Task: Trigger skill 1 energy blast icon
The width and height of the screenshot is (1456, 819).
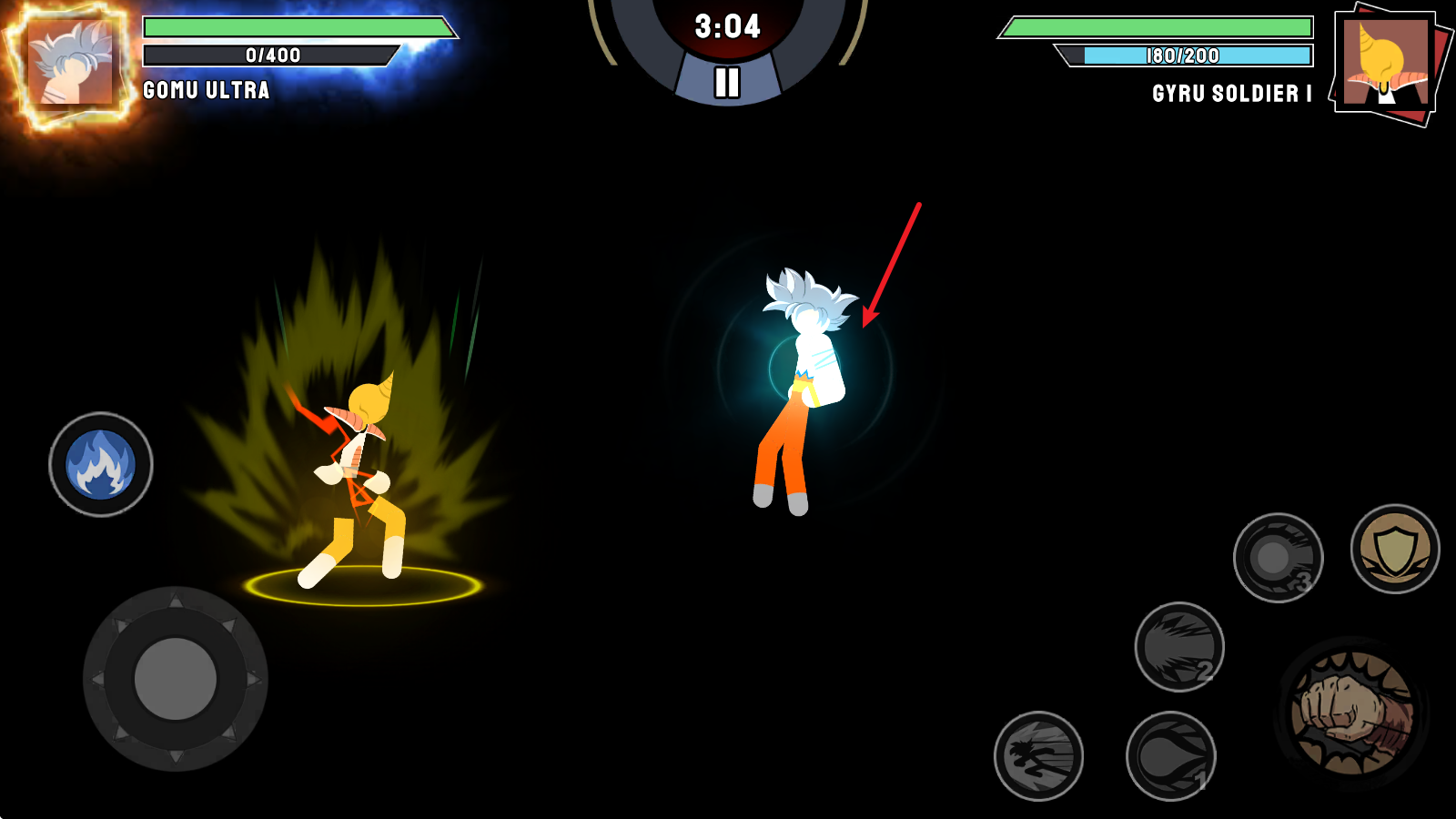Action: (1170, 756)
